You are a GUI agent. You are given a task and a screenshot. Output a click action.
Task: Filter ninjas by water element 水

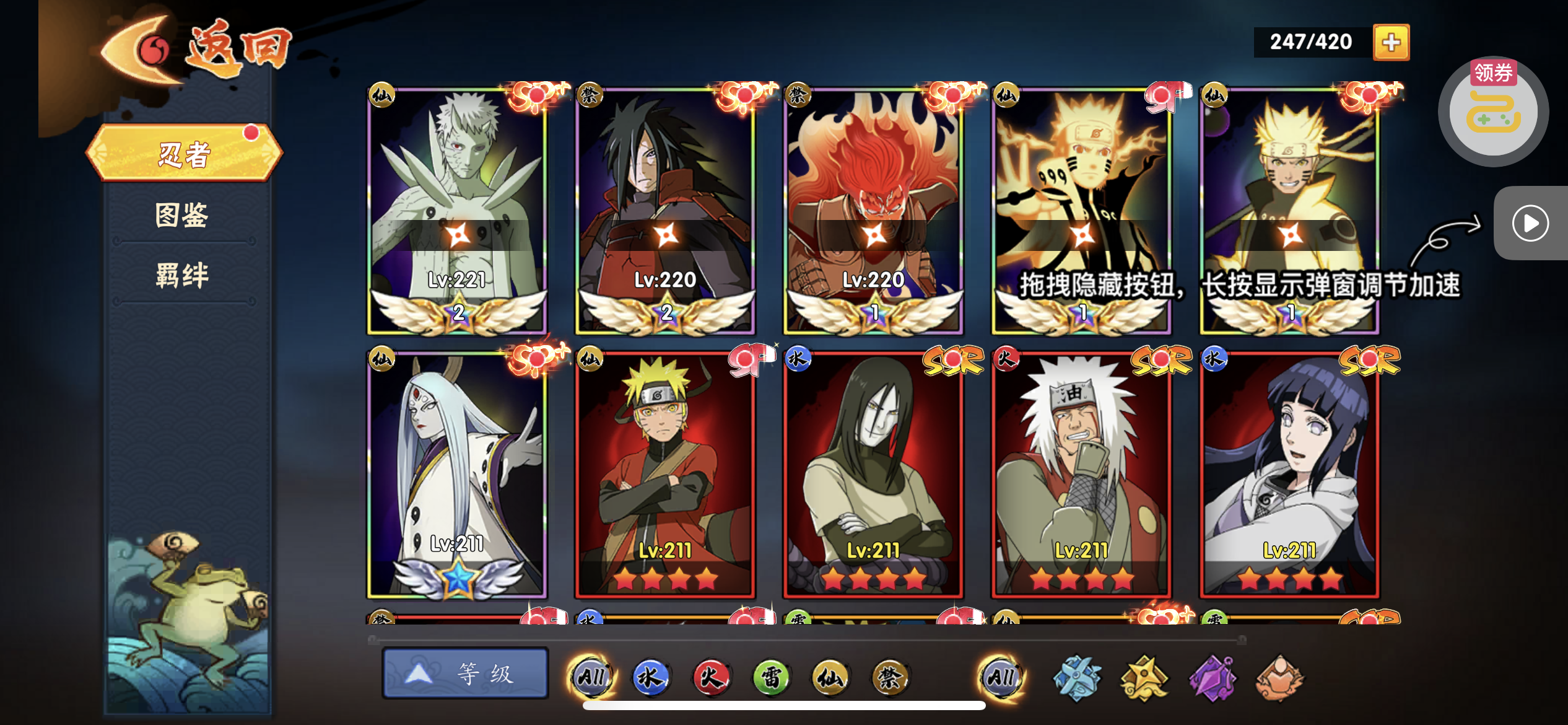[650, 677]
